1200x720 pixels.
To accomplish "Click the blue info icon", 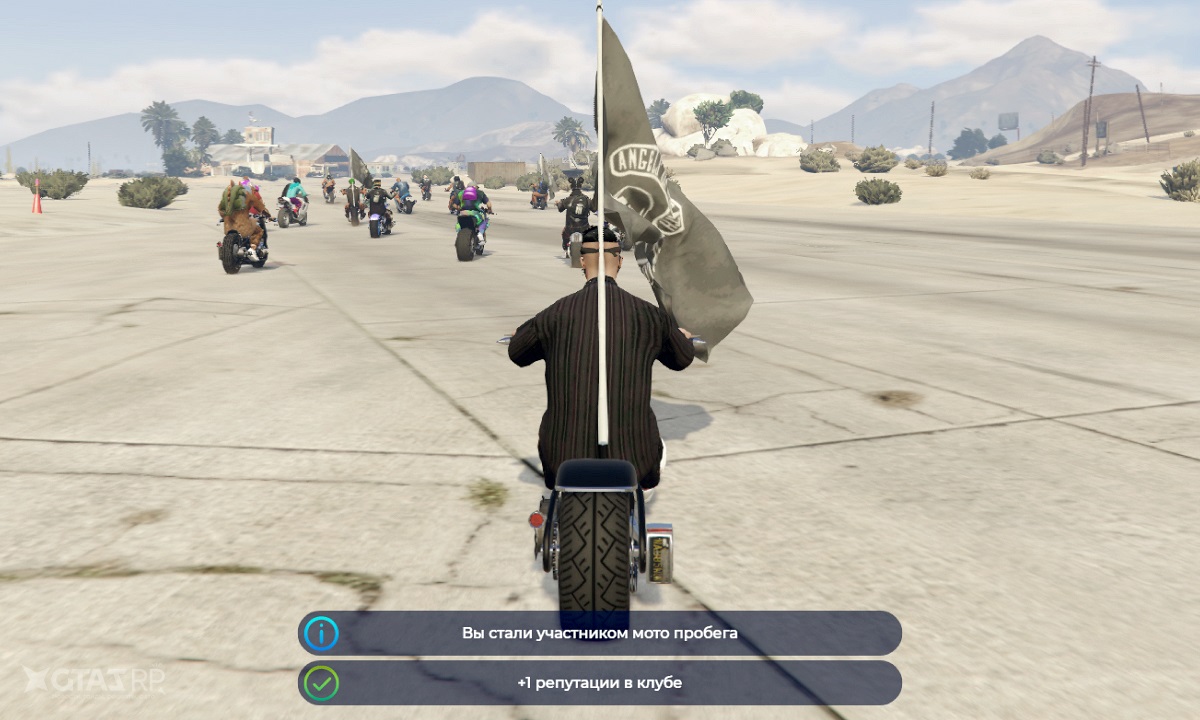I will coord(322,634).
